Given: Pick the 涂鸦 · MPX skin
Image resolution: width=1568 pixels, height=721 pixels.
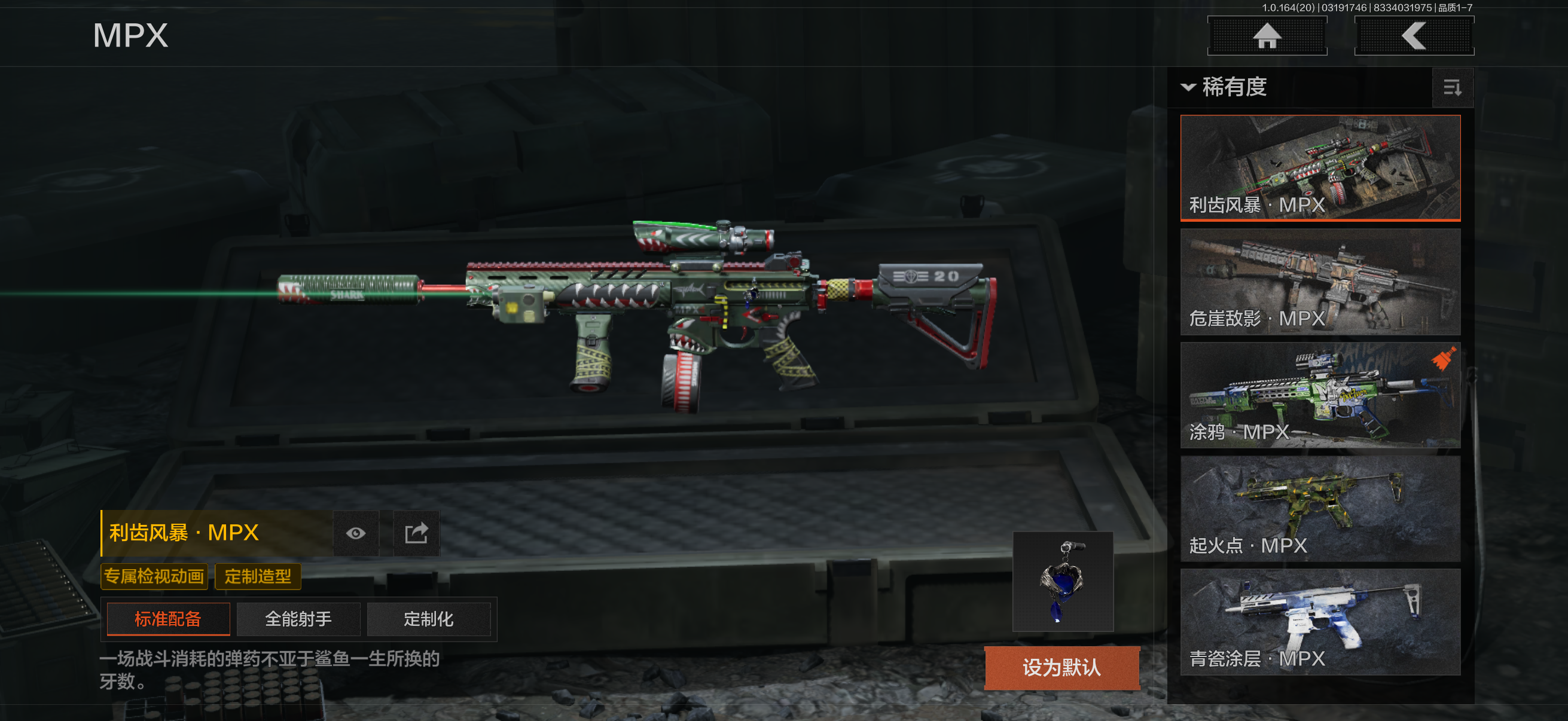Looking at the screenshot, I should 1320,395.
